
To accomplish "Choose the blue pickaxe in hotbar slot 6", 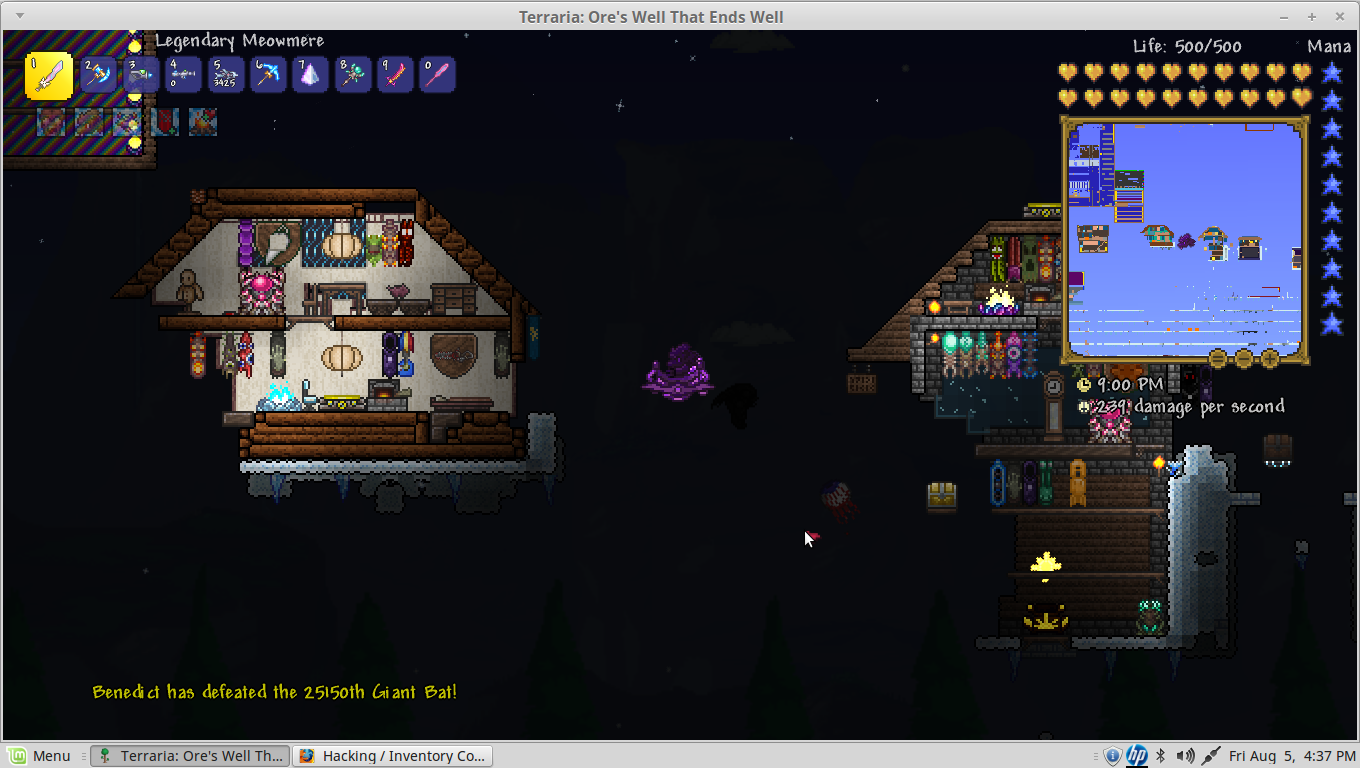I will (x=268, y=75).
